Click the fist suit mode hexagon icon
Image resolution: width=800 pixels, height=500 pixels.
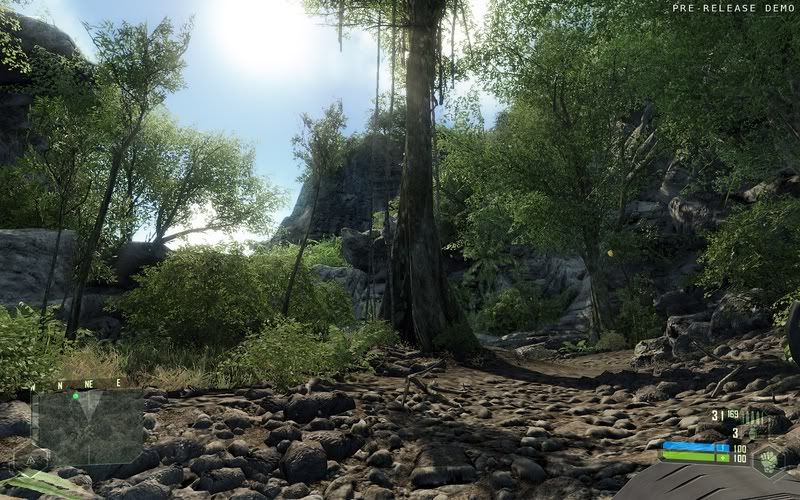769,461
